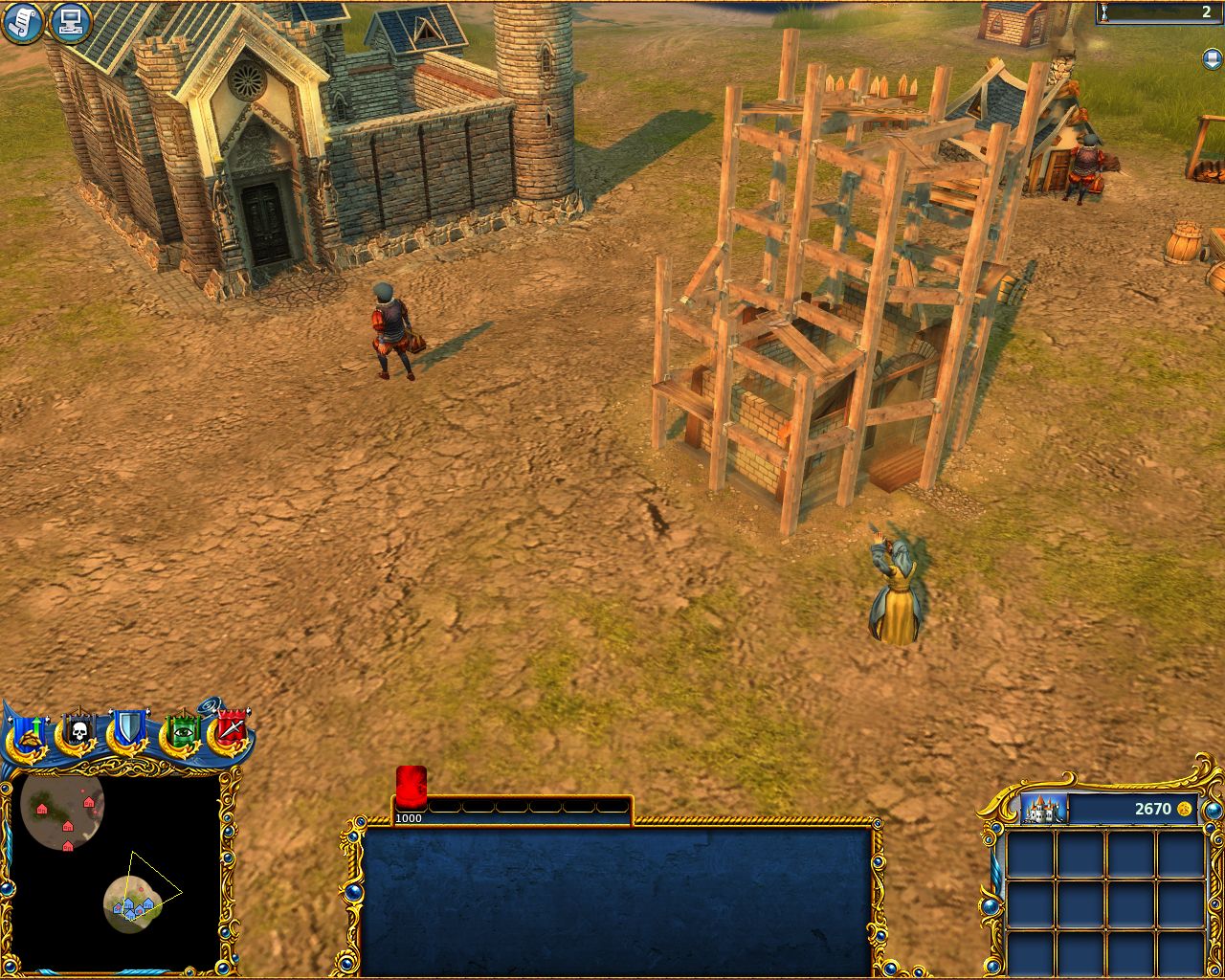Open the computer system menu
The height and width of the screenshot is (980, 1225).
tap(69, 22)
